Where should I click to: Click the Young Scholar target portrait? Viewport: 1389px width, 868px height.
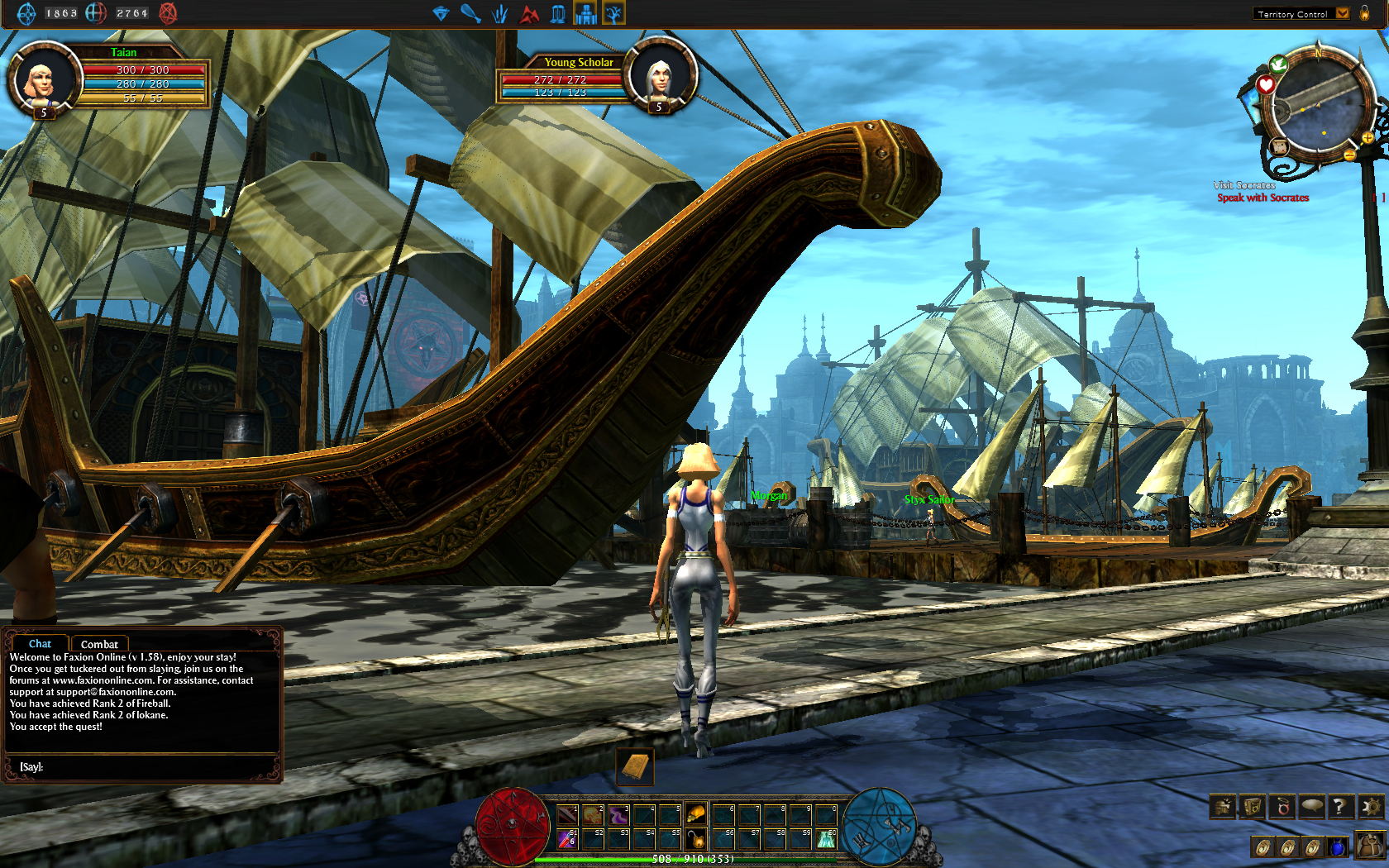(660, 76)
